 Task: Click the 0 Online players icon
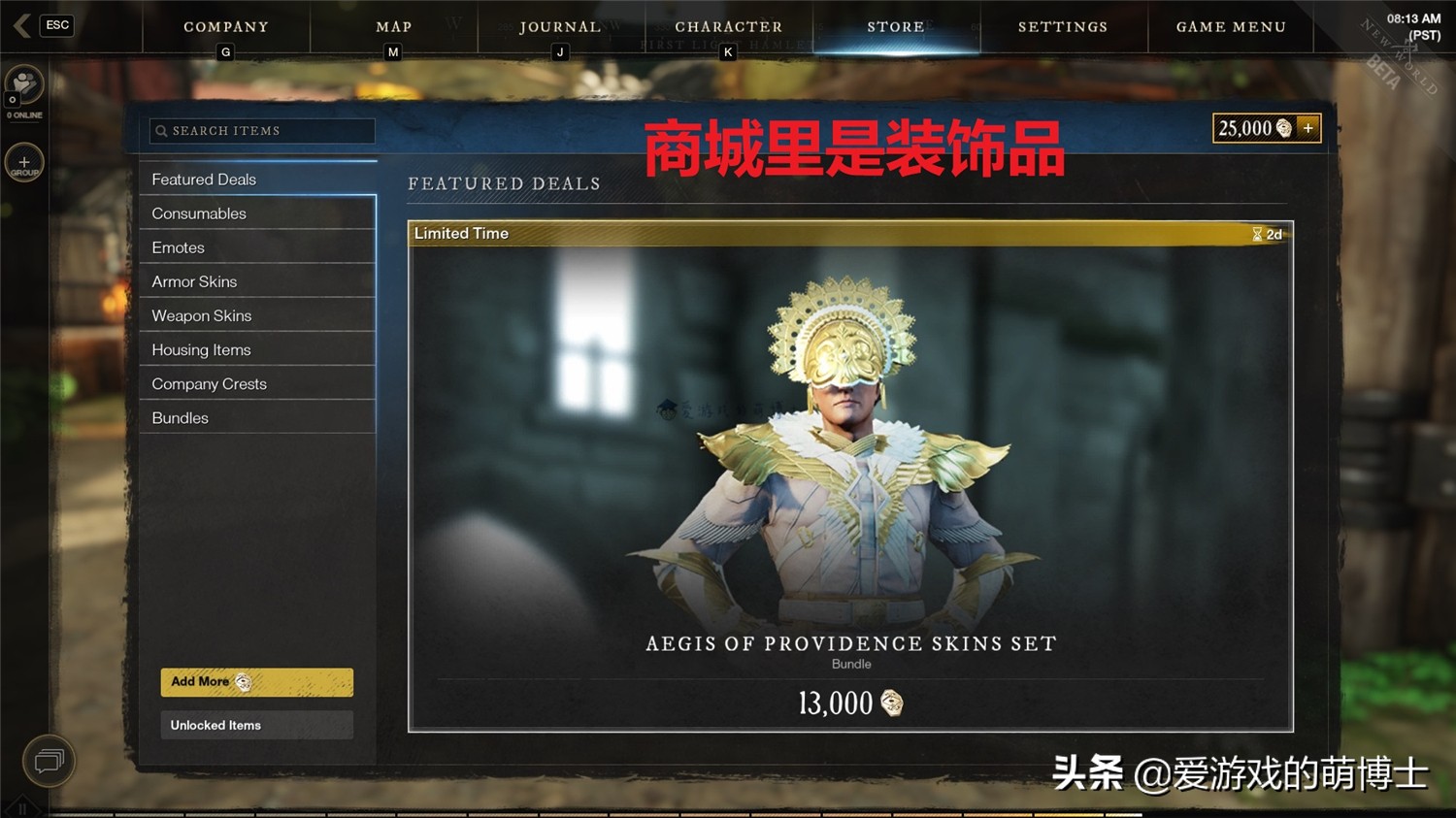click(x=23, y=85)
